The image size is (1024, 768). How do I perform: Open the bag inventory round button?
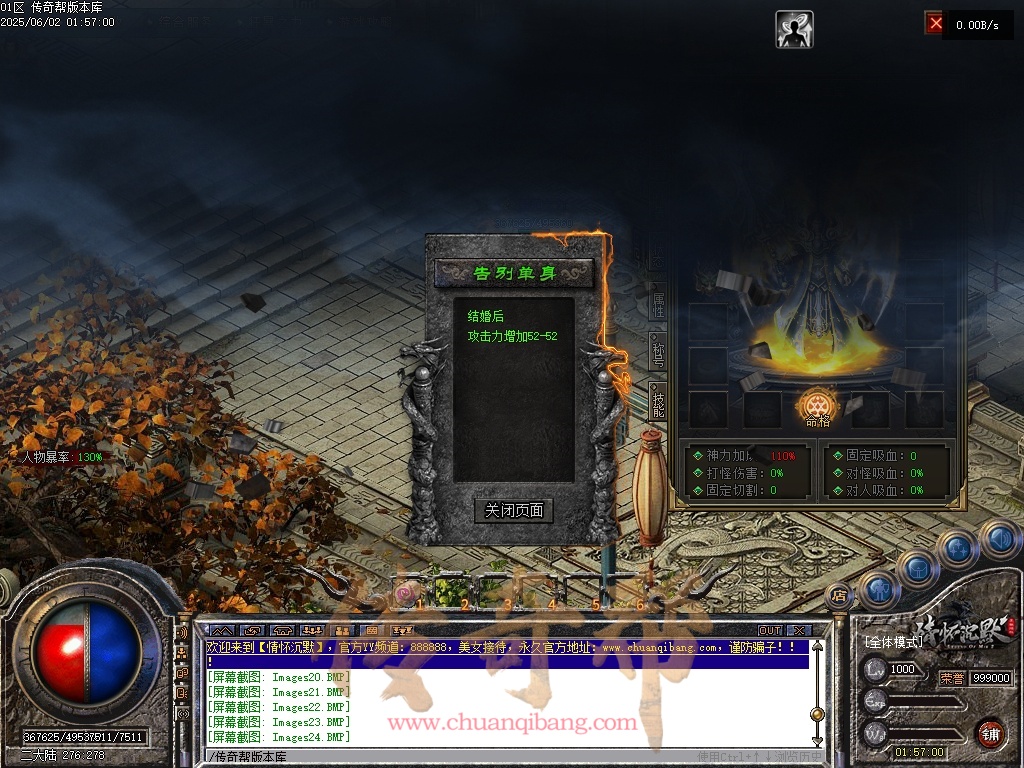coord(918,567)
